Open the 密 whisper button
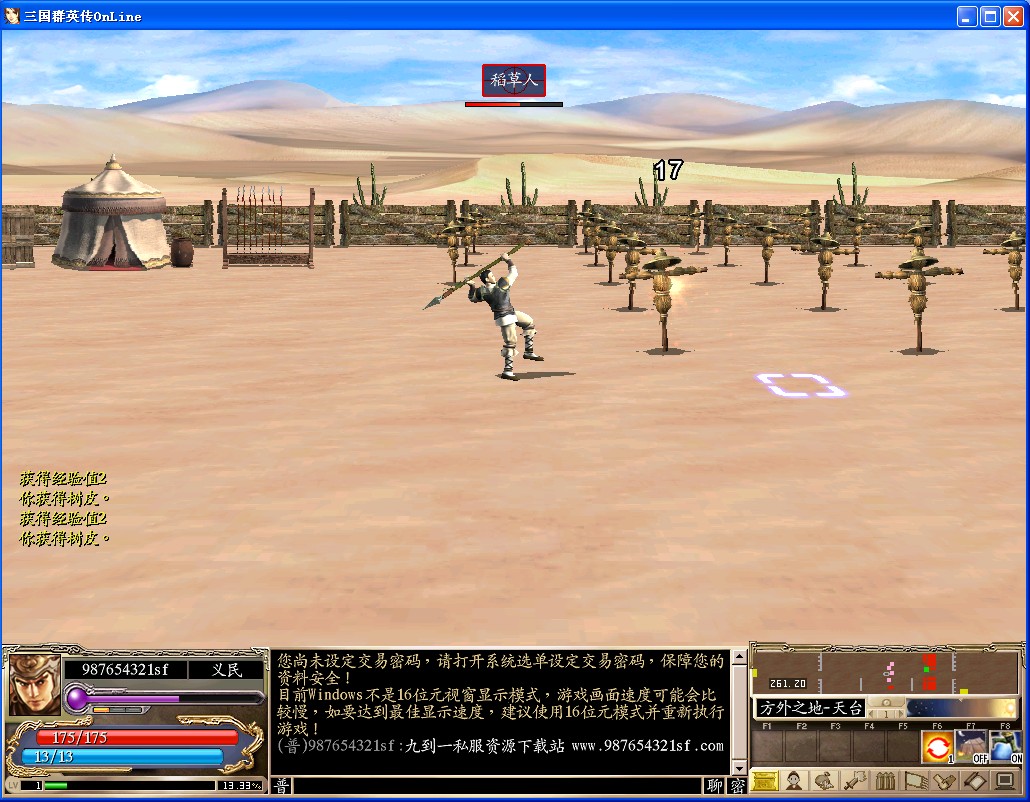Viewport: 1030px width, 802px height. (737, 786)
